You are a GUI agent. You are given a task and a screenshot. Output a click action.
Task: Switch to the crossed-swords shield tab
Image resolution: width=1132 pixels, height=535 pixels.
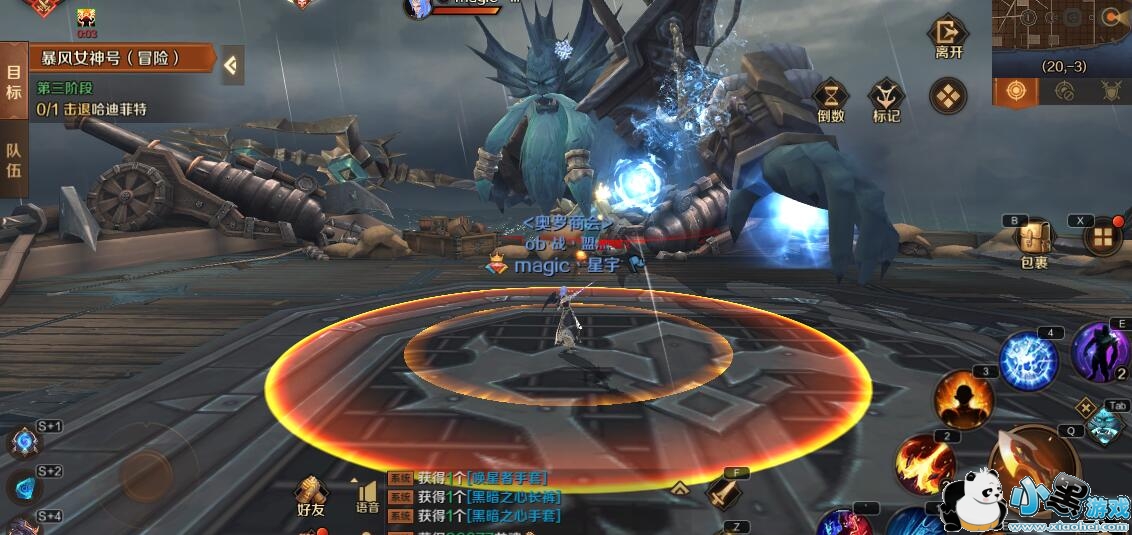coord(1110,92)
